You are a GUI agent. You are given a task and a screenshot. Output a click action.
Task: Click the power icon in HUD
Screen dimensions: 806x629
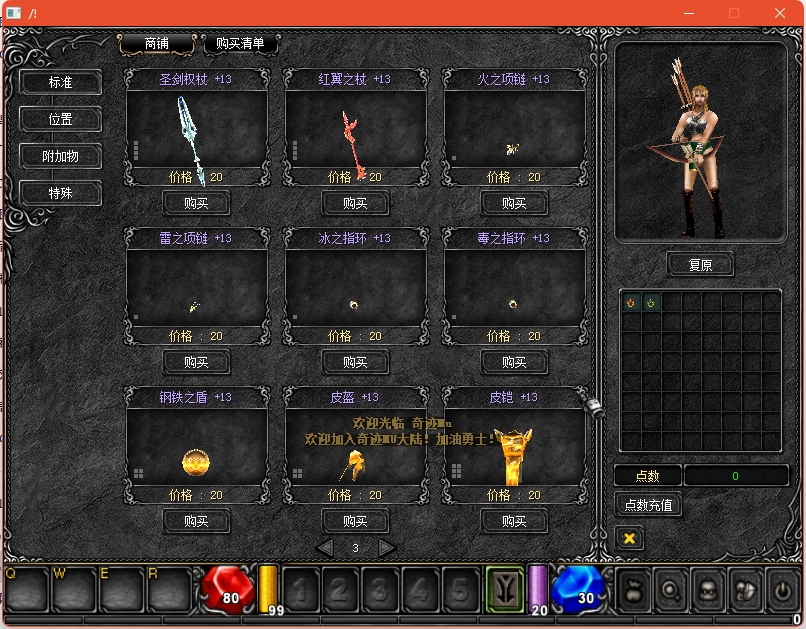pos(781,590)
